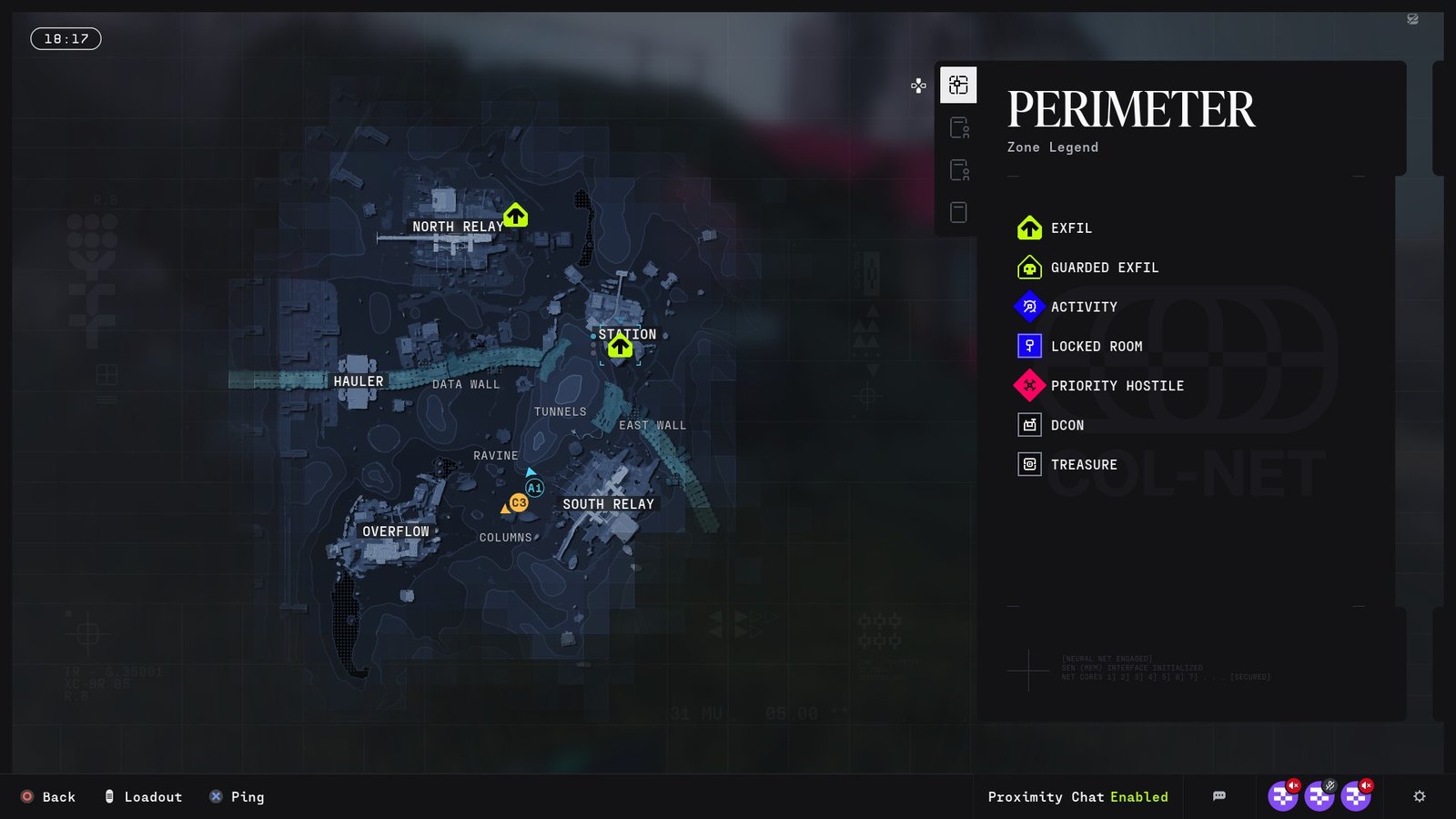Click the A1 teammate marker on map
The width and height of the screenshot is (1456, 819).
pos(535,488)
